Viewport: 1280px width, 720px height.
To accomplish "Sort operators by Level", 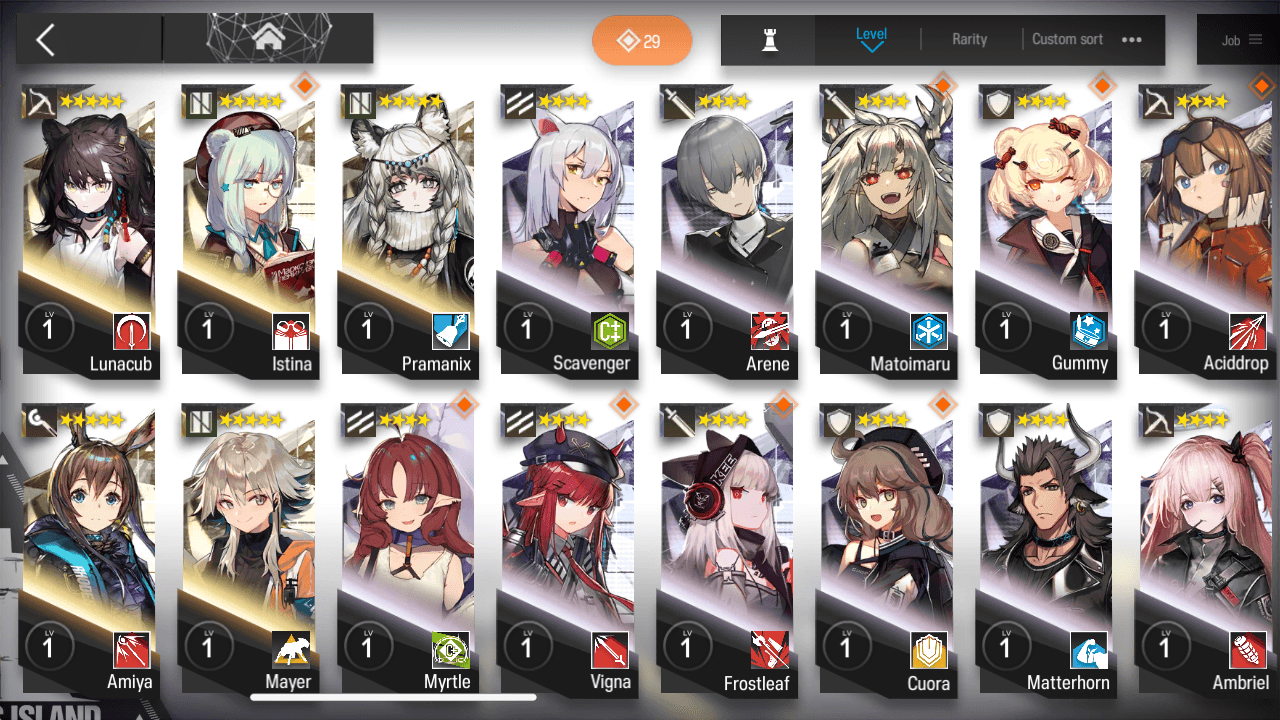I will pos(871,39).
